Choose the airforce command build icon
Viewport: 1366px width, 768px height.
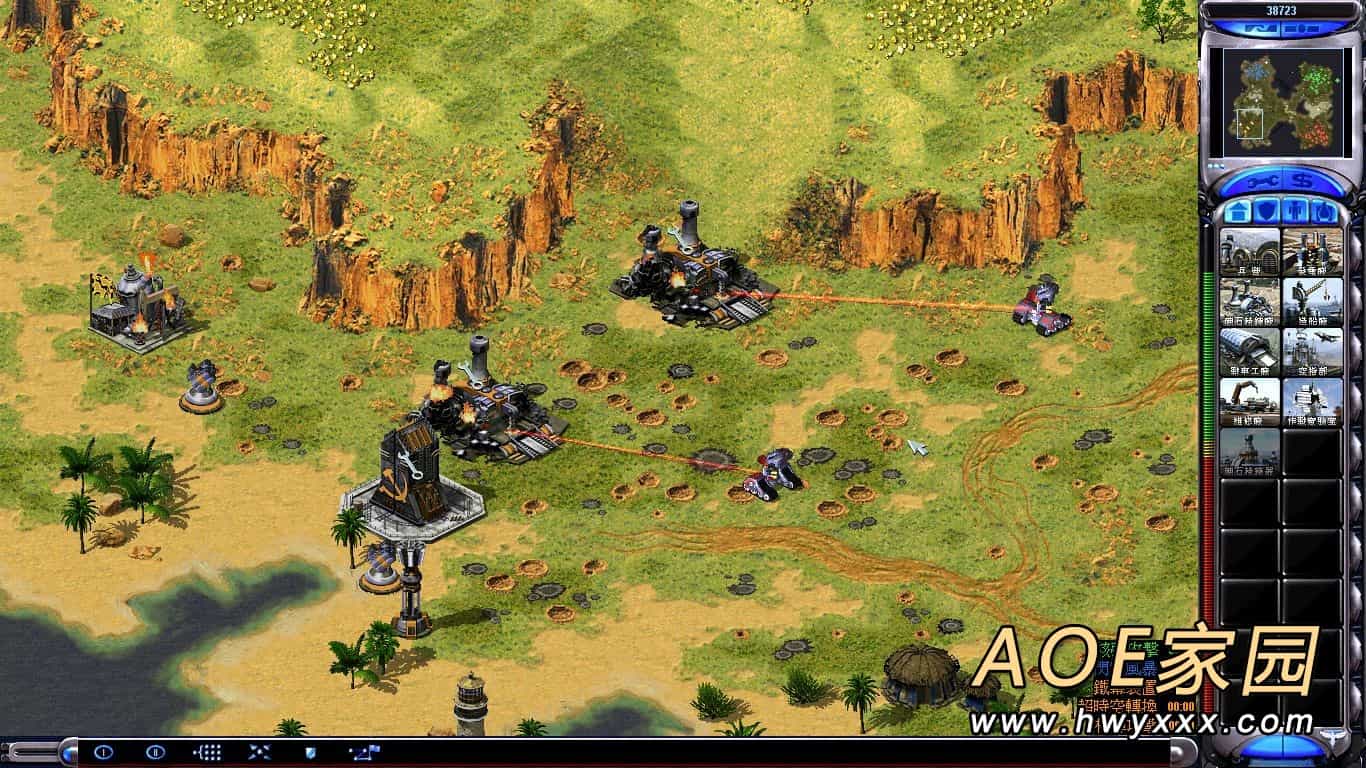[x=1312, y=352]
